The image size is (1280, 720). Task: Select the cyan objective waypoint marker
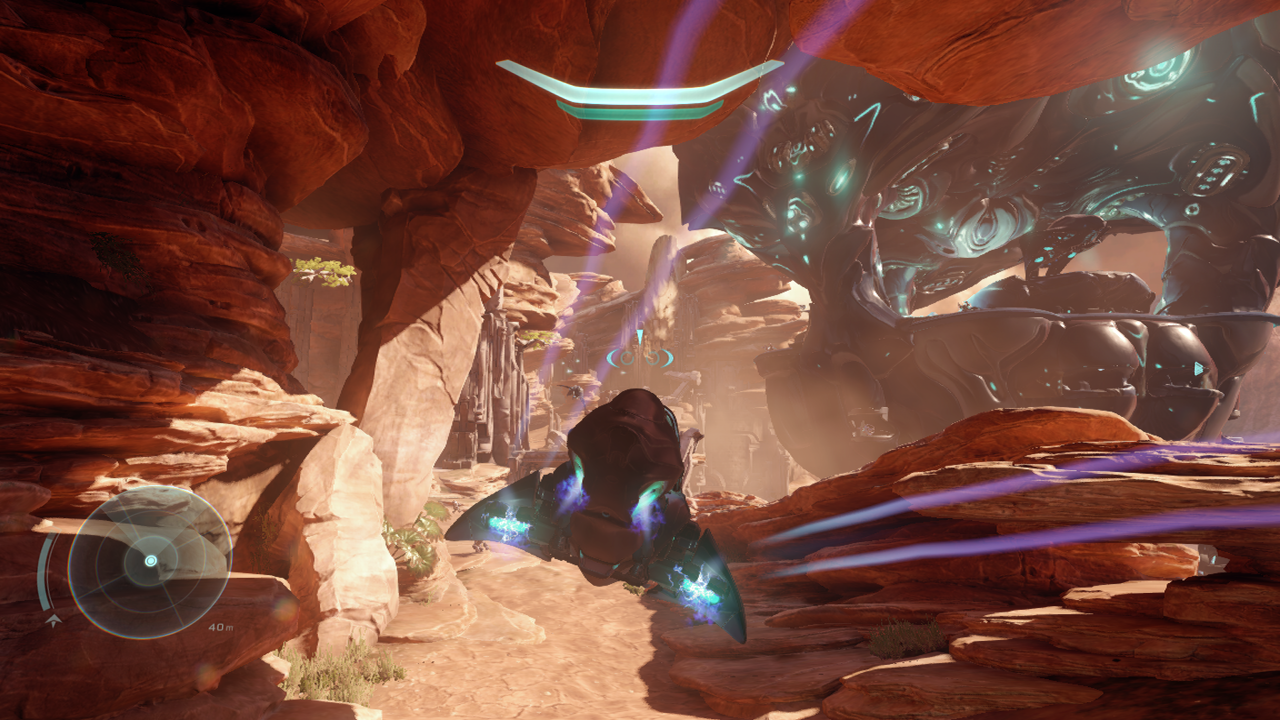(640, 354)
